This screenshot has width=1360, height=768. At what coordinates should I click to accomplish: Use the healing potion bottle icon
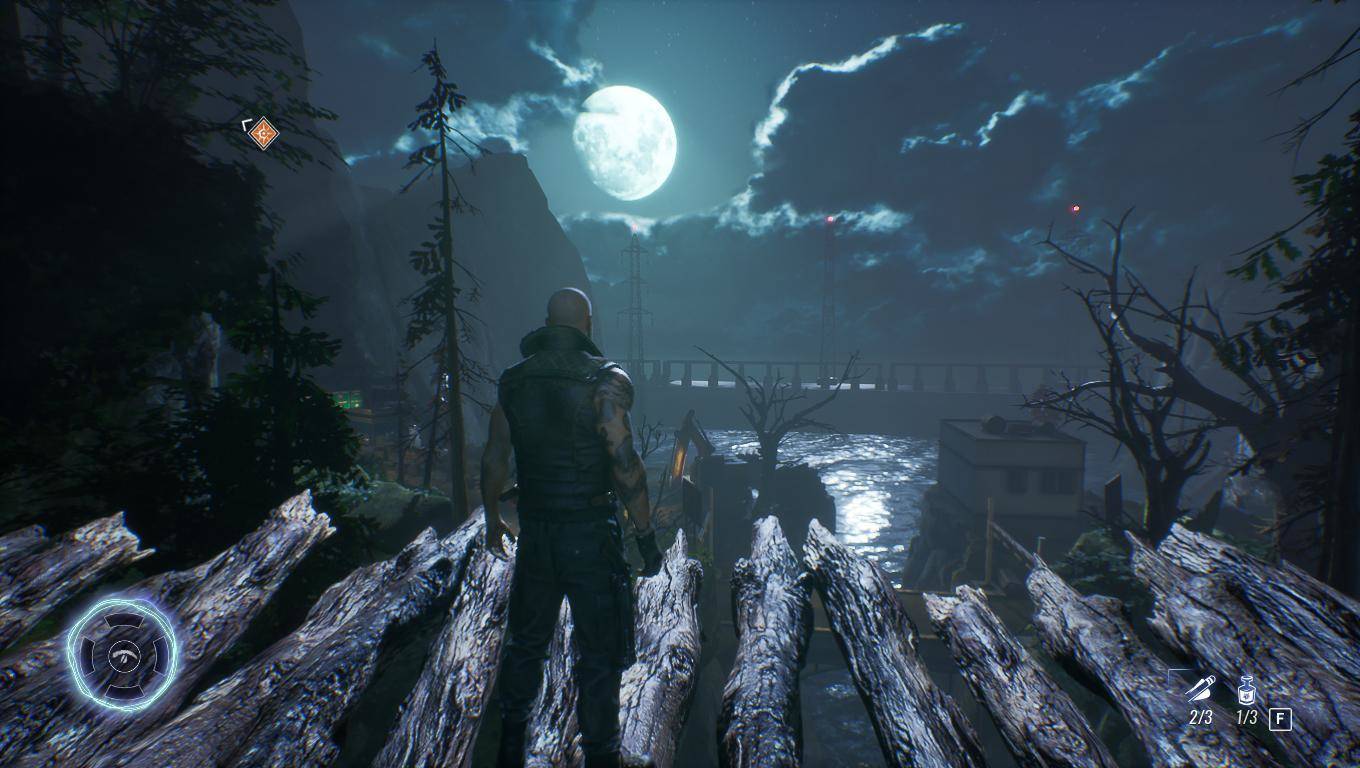[x=1246, y=689]
